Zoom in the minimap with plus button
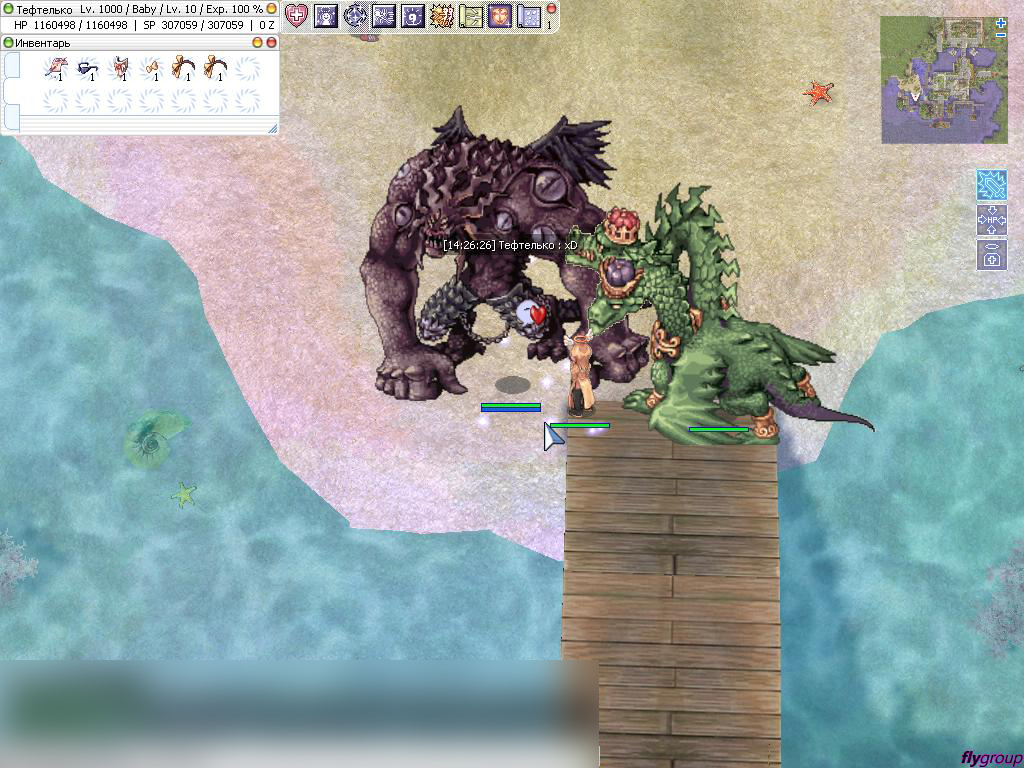The image size is (1024, 768). click(1001, 22)
